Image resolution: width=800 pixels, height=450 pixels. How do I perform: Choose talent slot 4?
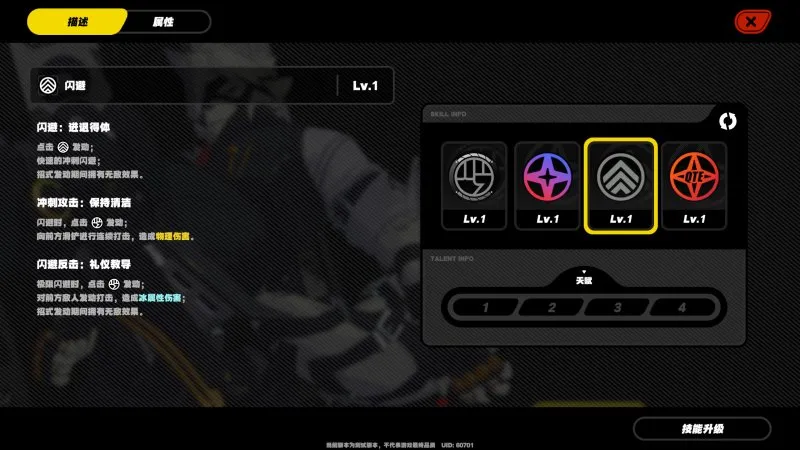pyautogui.click(x=682, y=307)
